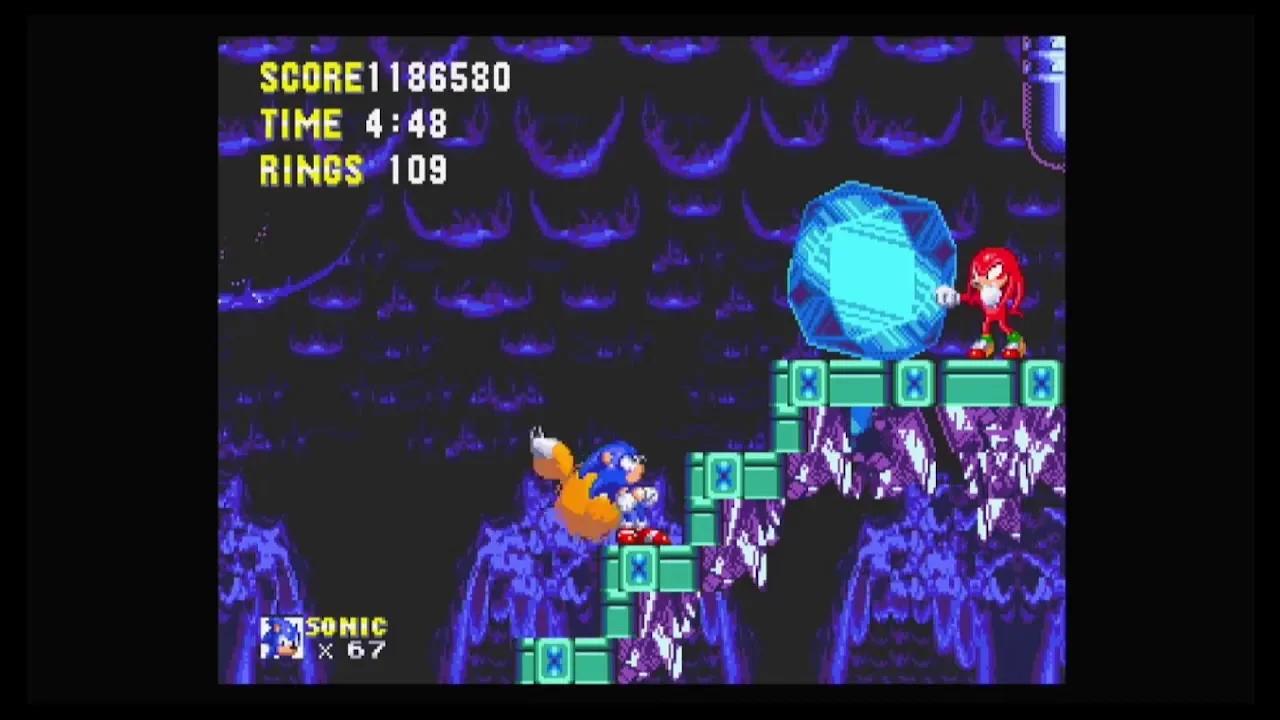Click the Sonic life counter icon
Screen dimensions: 1280x720
tap(281, 637)
